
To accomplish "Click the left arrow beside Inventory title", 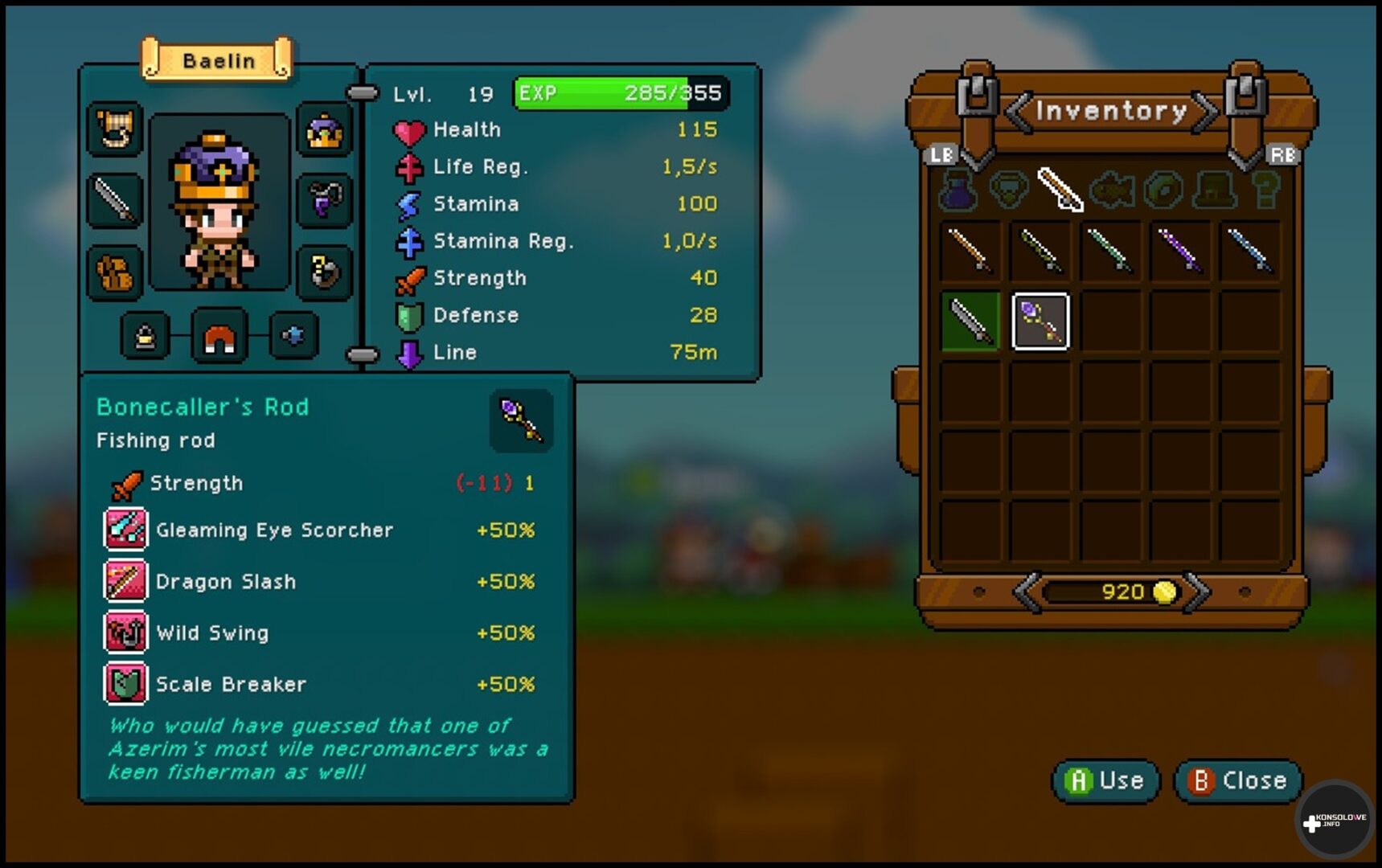I will click(1019, 111).
